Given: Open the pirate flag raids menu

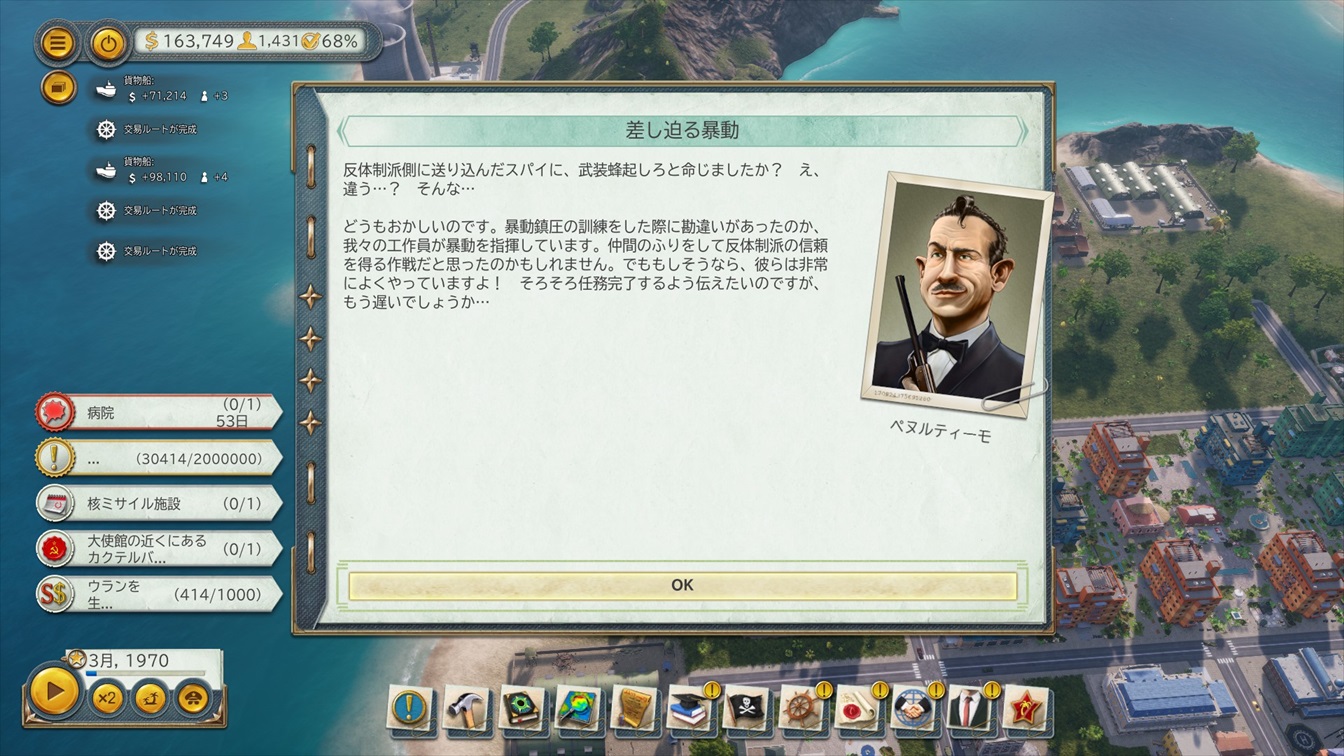Looking at the screenshot, I should coord(745,708).
